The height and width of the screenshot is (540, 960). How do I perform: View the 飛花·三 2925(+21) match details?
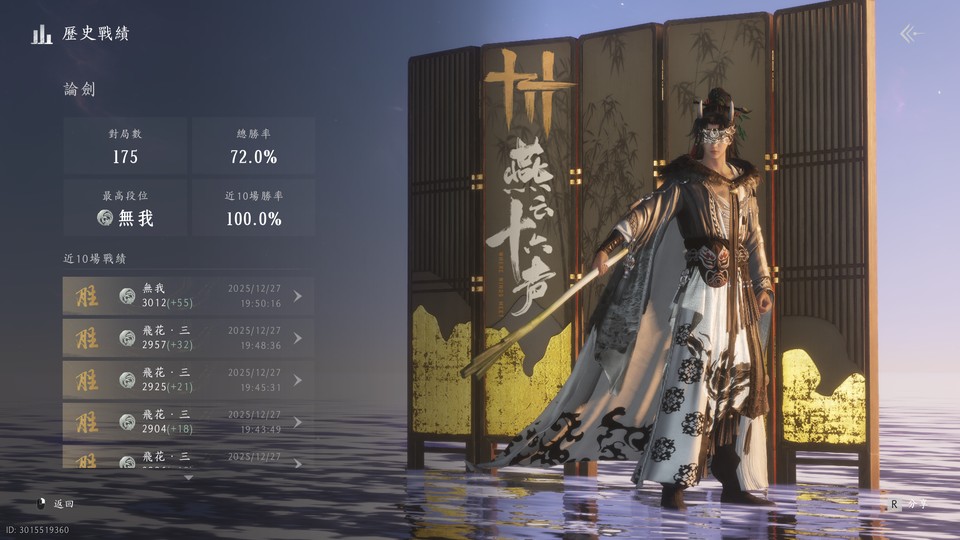[x=187, y=380]
